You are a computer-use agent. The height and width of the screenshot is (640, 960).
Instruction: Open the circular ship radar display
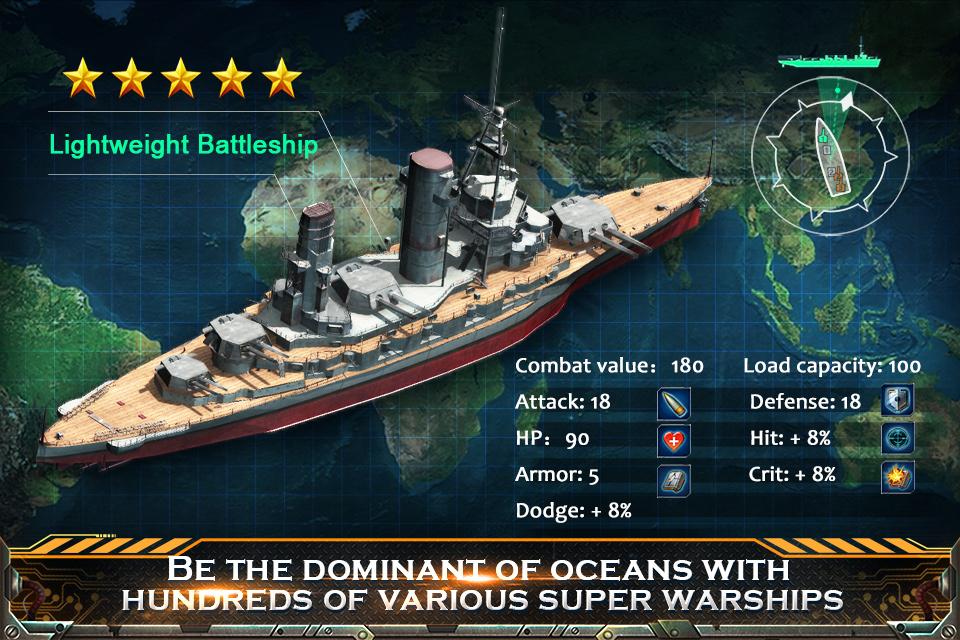pos(831,153)
